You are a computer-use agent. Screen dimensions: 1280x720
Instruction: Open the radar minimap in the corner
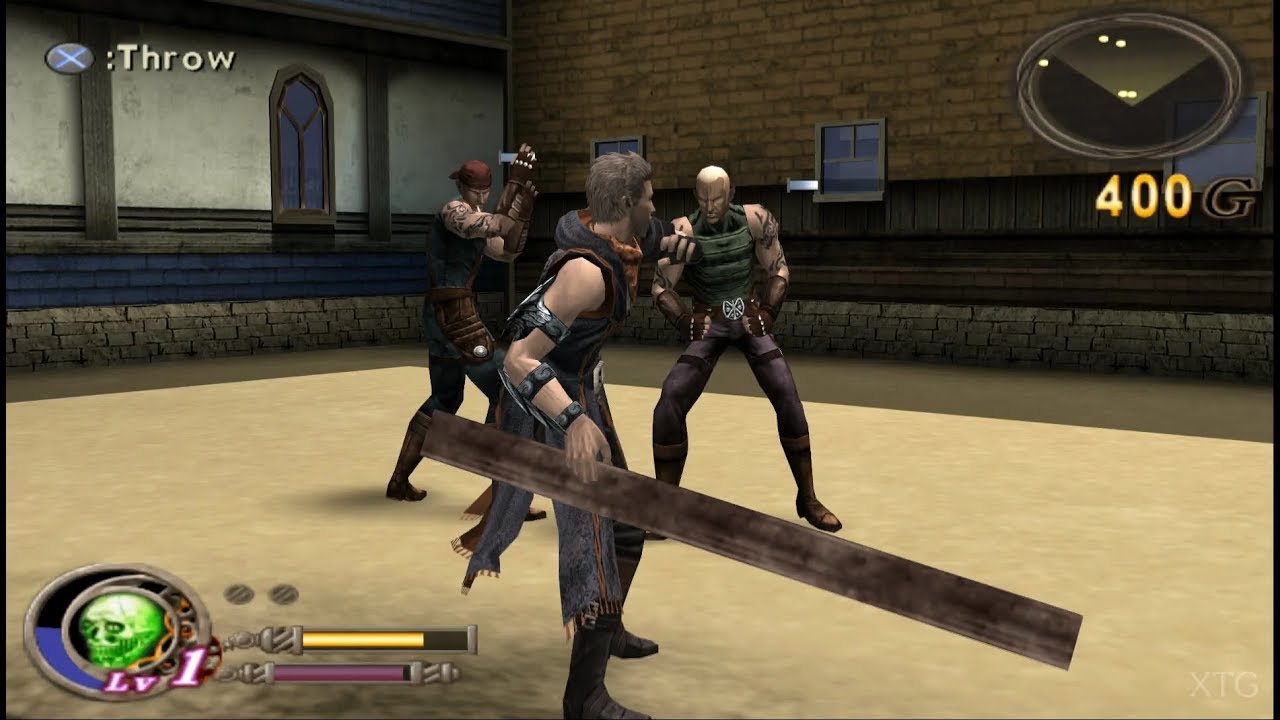click(x=1125, y=84)
